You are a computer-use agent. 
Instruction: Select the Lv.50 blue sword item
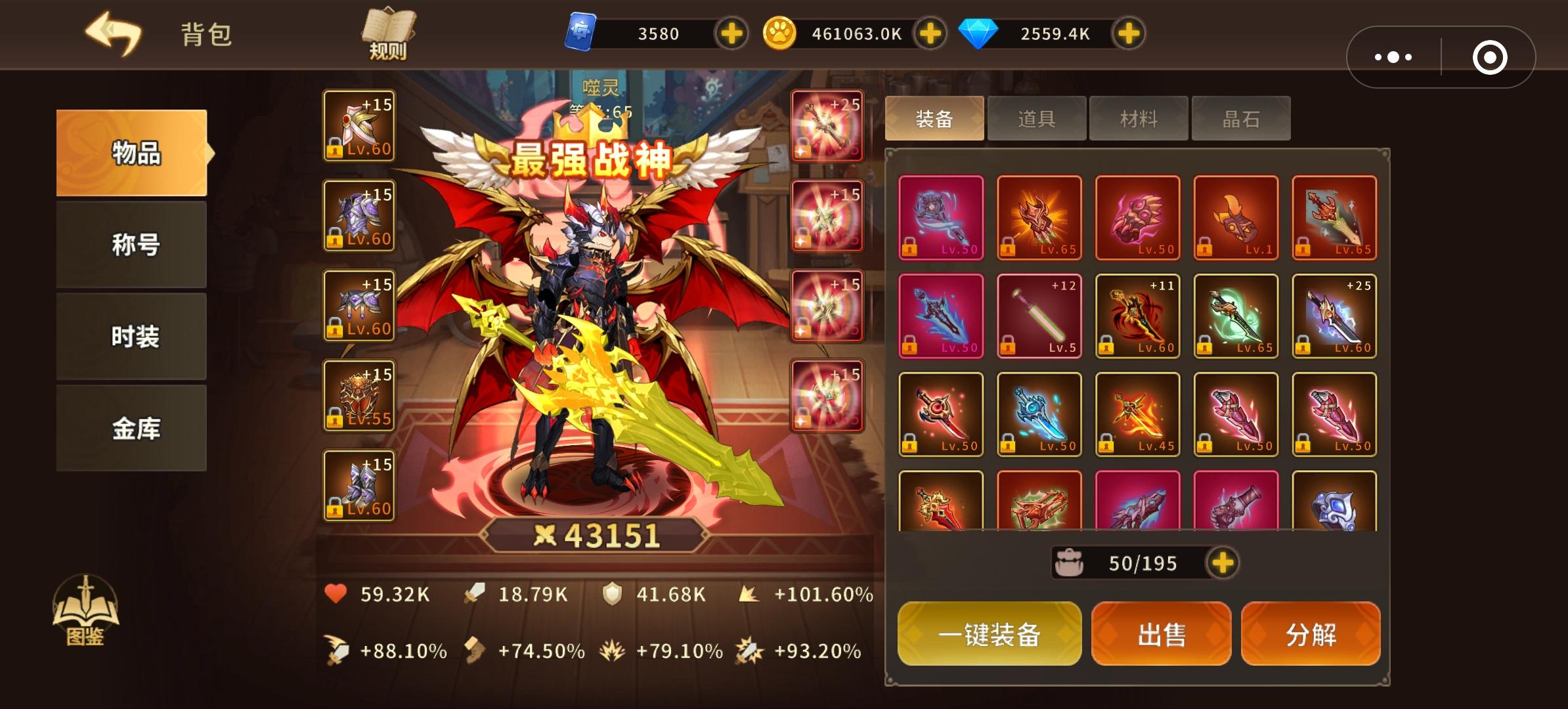tap(1038, 414)
